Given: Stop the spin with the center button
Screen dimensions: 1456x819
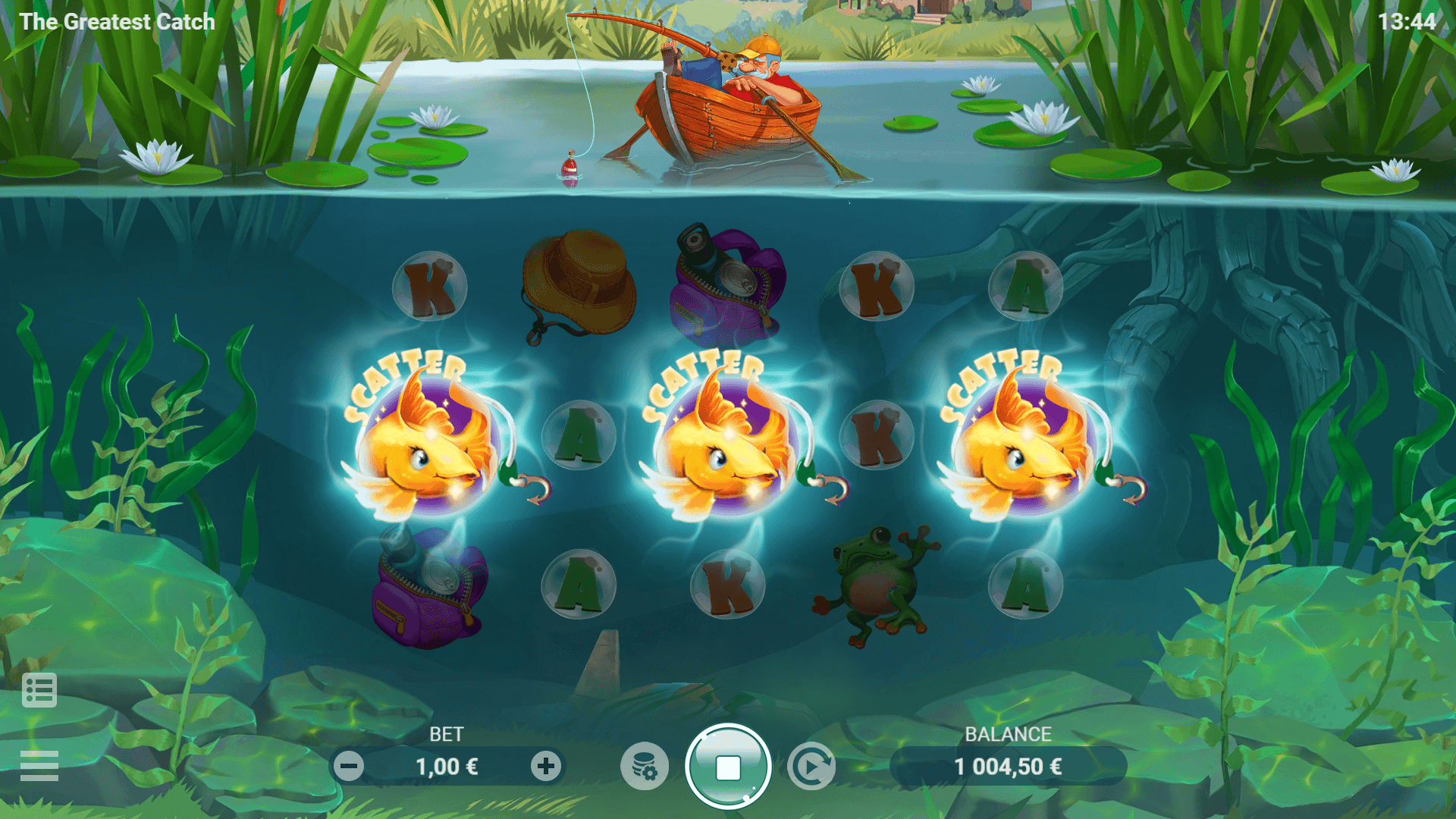Looking at the screenshot, I should coord(728,767).
